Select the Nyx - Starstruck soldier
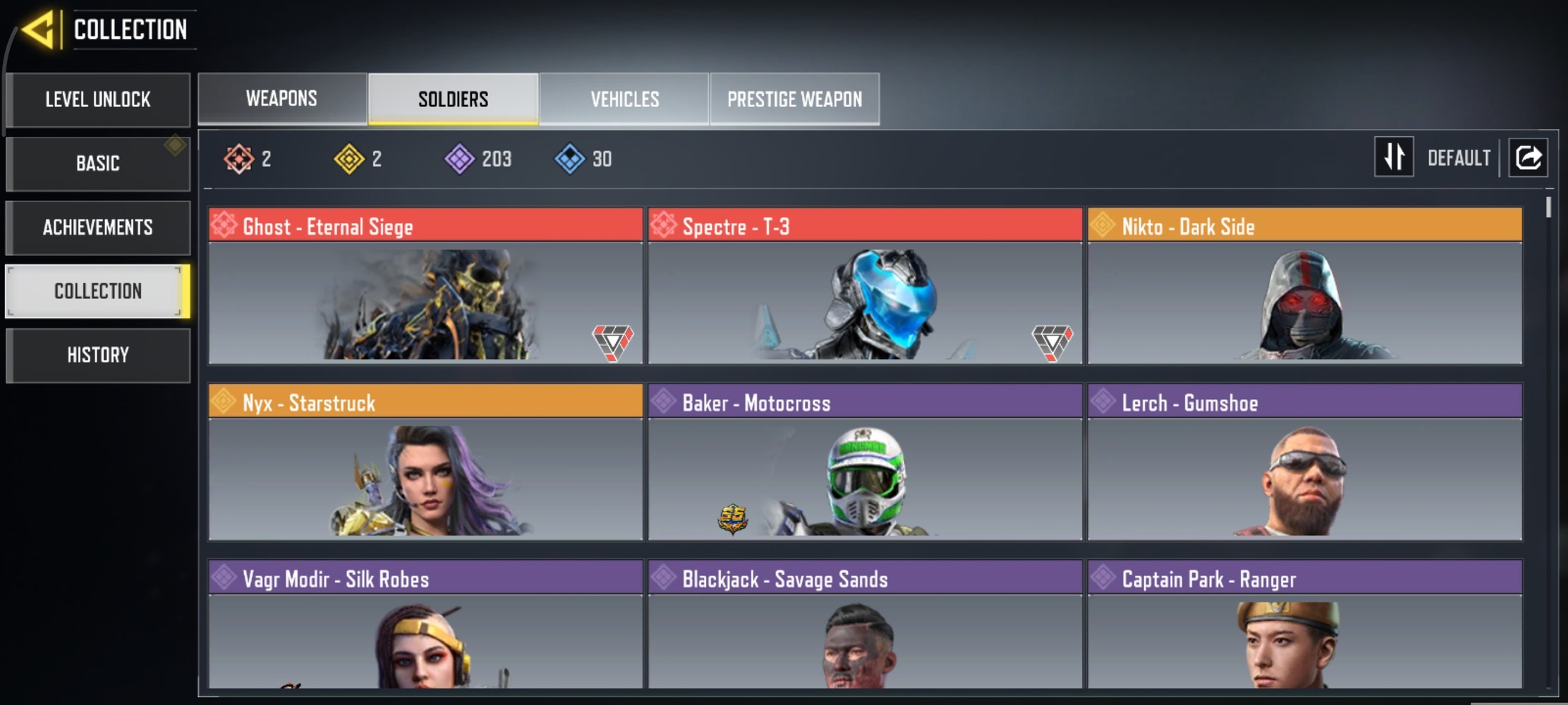 click(x=425, y=462)
